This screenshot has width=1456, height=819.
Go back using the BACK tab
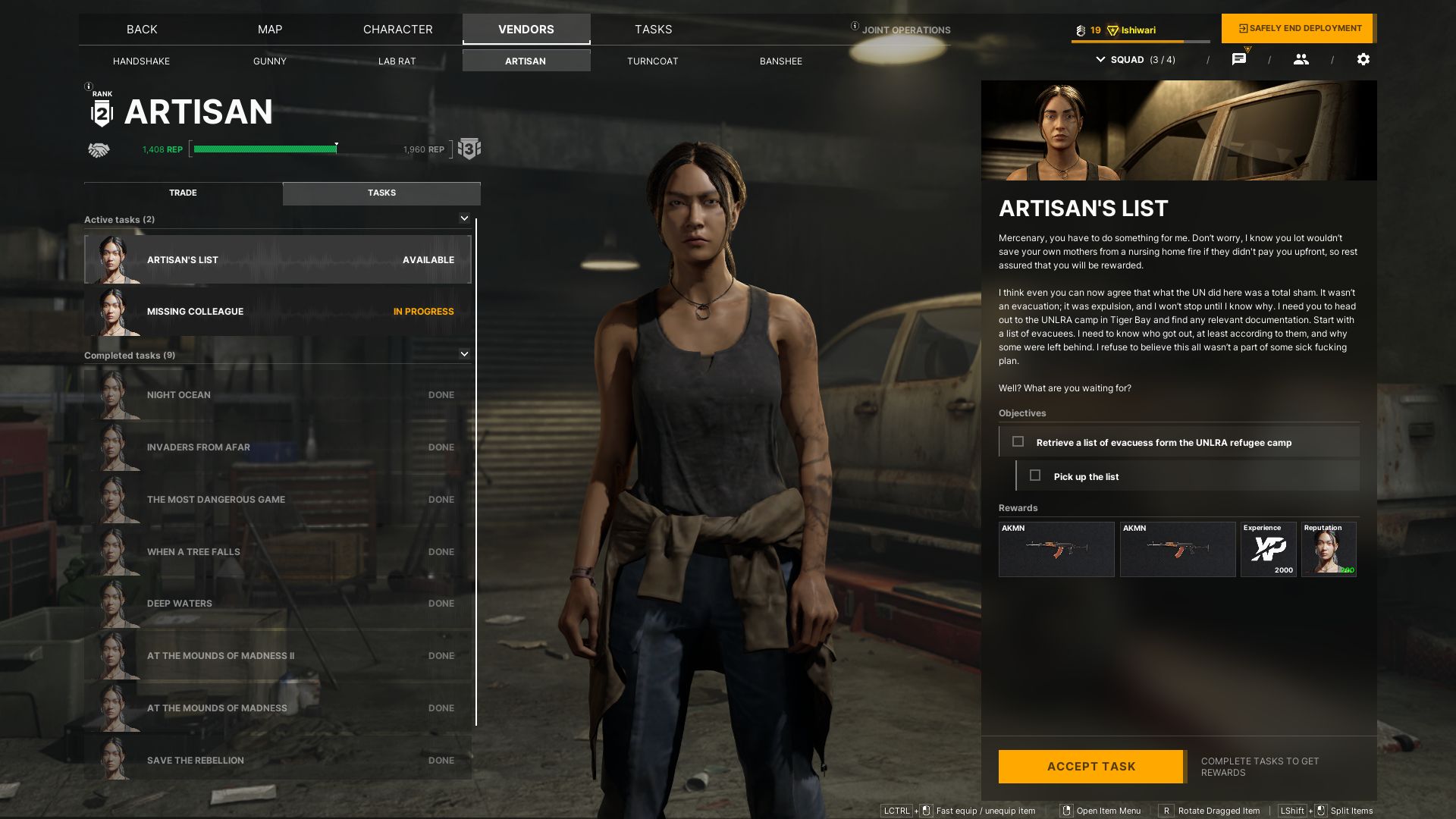coord(142,30)
